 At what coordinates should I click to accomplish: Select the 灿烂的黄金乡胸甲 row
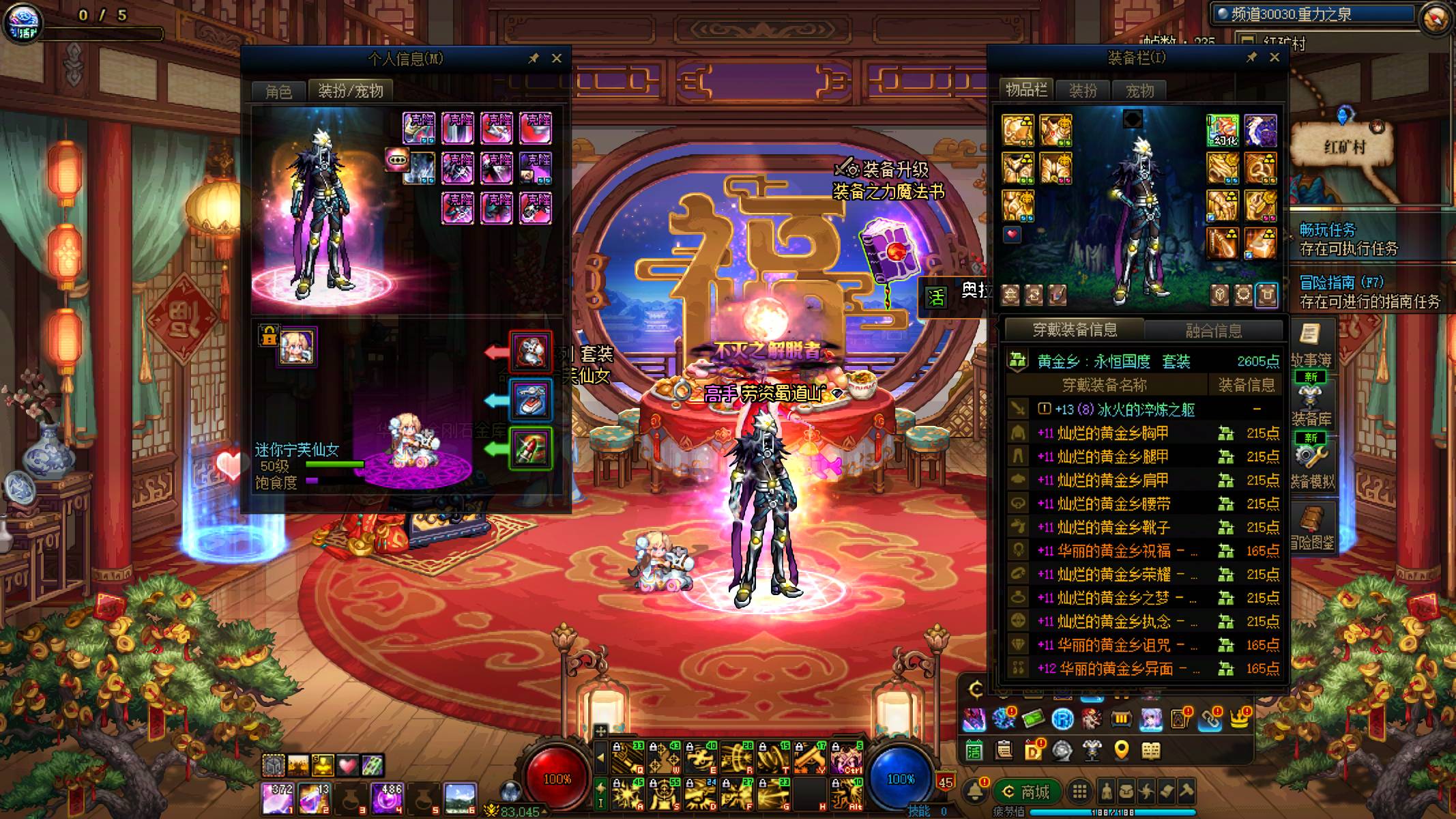[x=1103, y=433]
